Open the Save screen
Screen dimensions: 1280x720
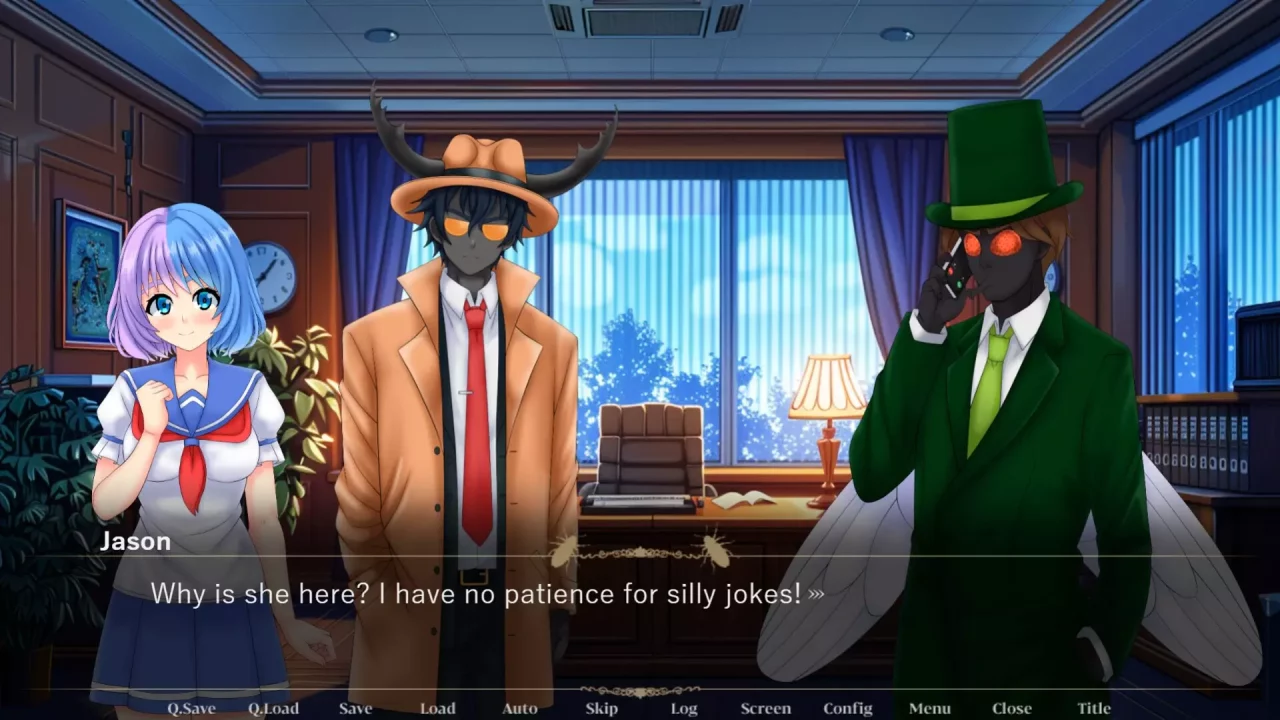coord(355,708)
